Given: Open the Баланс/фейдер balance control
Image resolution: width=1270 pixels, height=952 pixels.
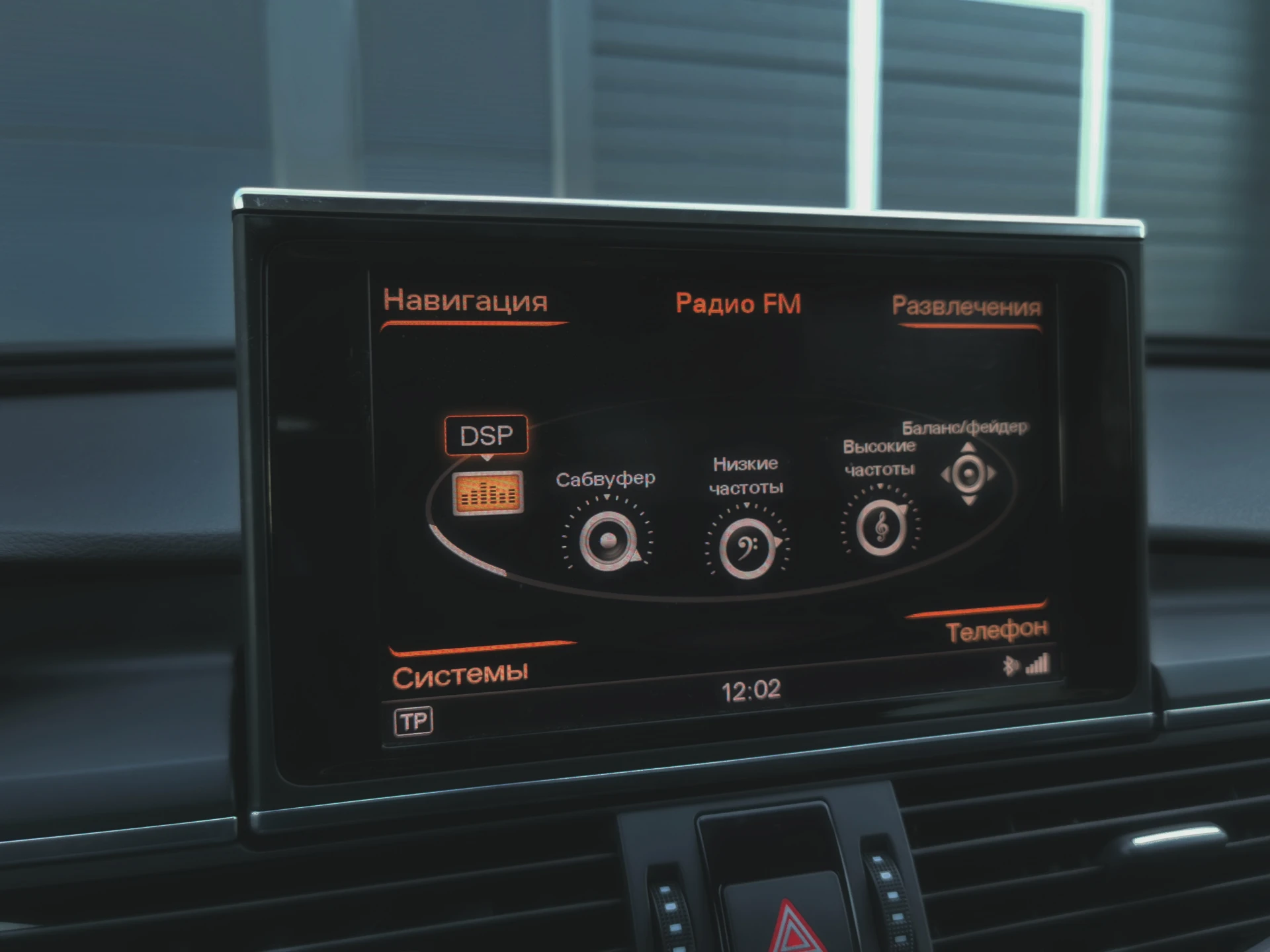Looking at the screenshot, I should tap(968, 474).
